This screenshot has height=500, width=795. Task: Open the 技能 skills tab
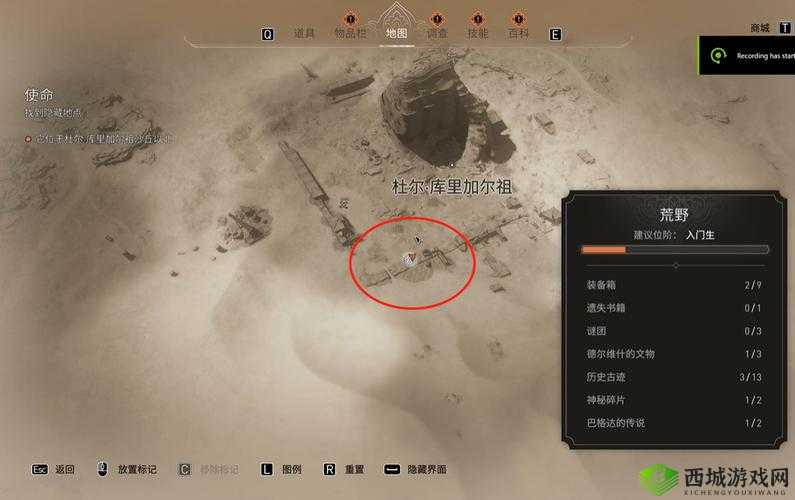pyautogui.click(x=478, y=33)
